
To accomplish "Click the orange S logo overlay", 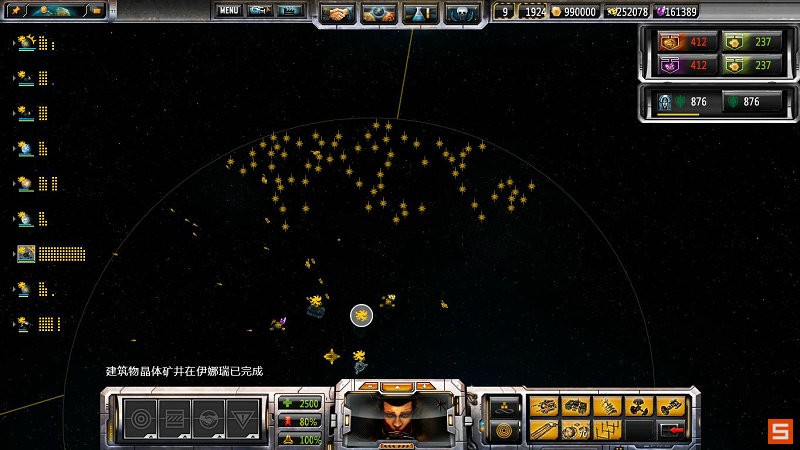I will pos(779,432).
